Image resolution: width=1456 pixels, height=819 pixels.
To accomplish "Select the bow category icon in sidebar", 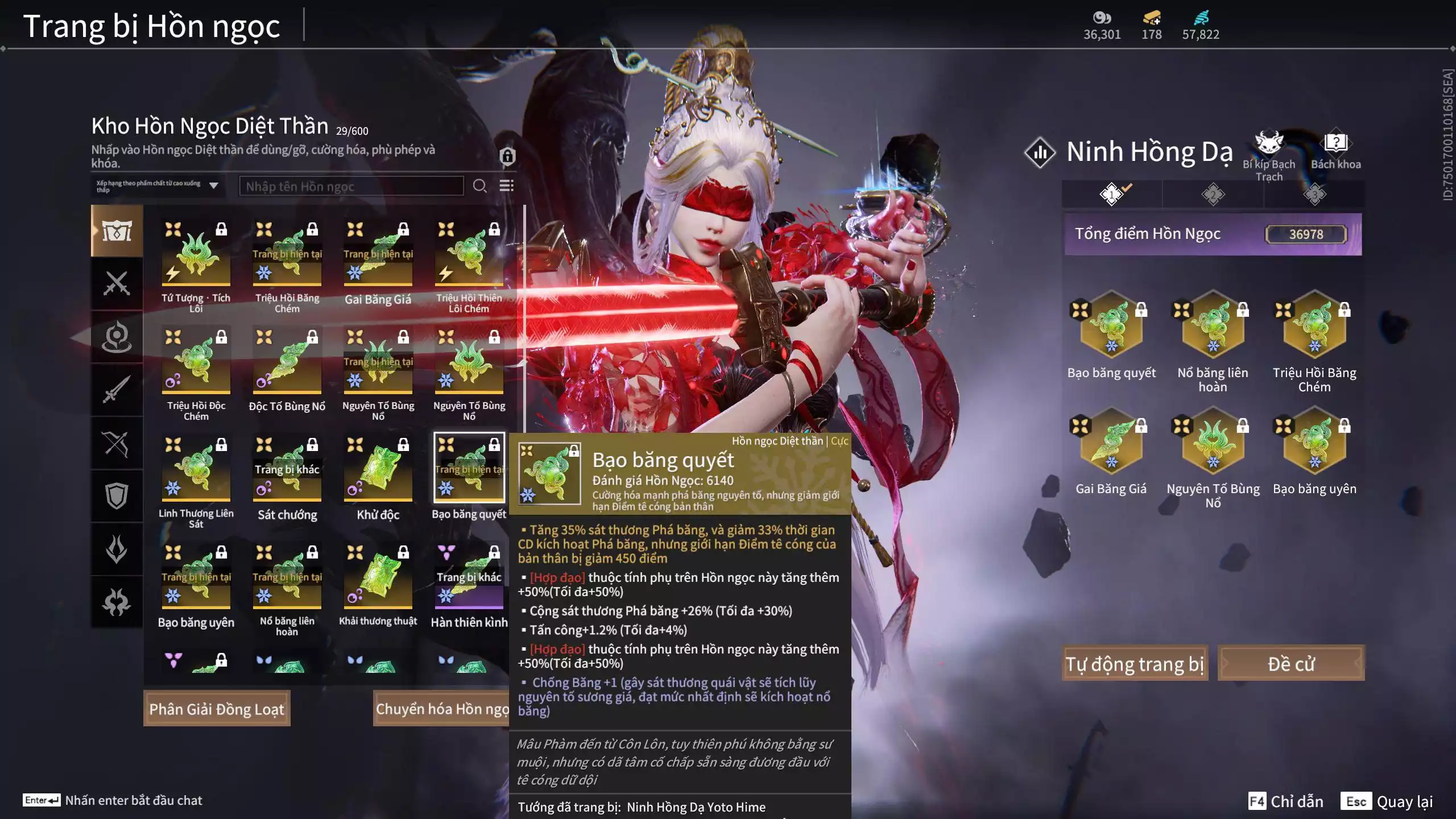I will (117, 442).
